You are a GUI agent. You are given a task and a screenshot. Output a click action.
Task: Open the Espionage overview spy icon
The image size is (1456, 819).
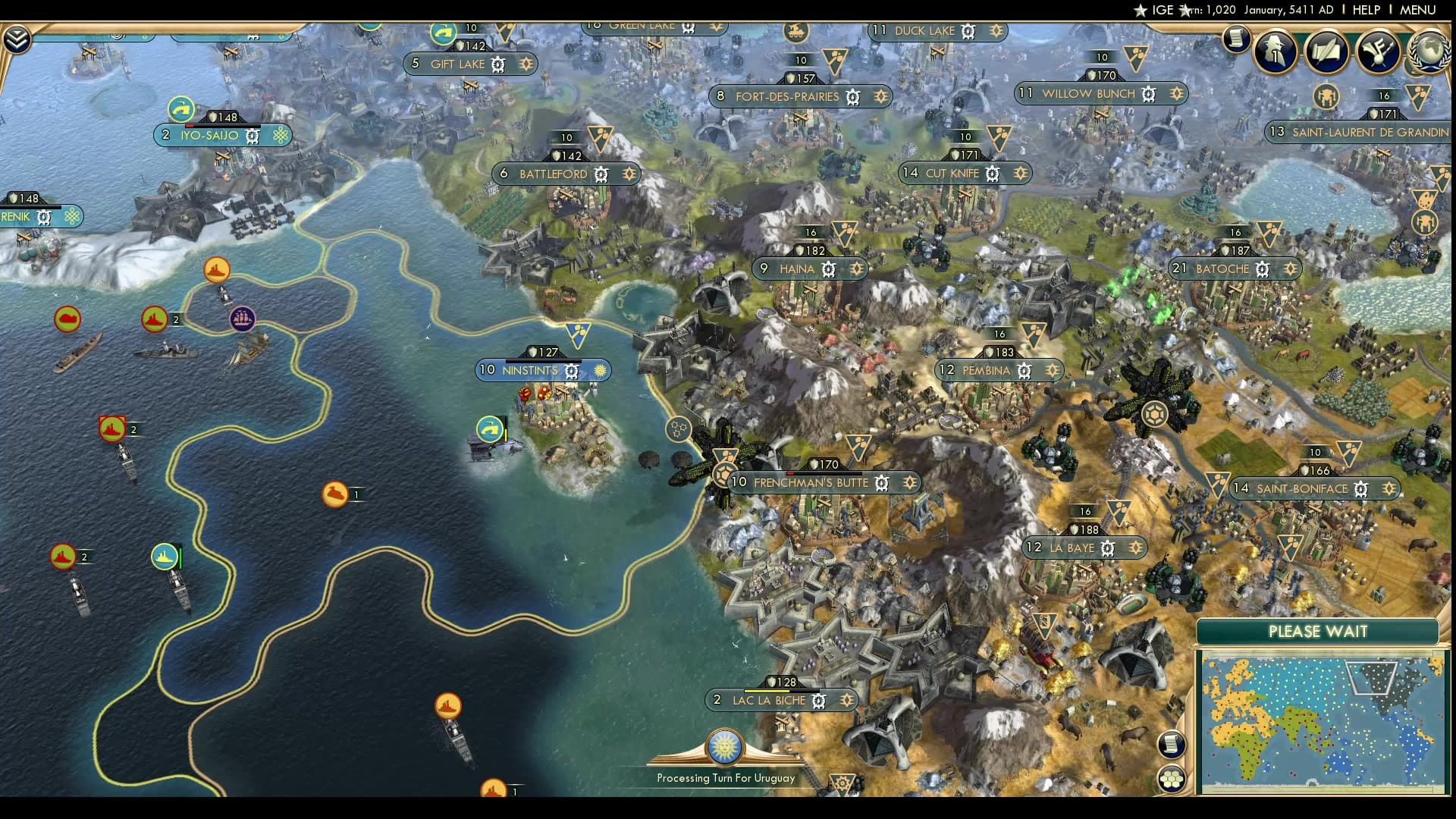(1275, 52)
